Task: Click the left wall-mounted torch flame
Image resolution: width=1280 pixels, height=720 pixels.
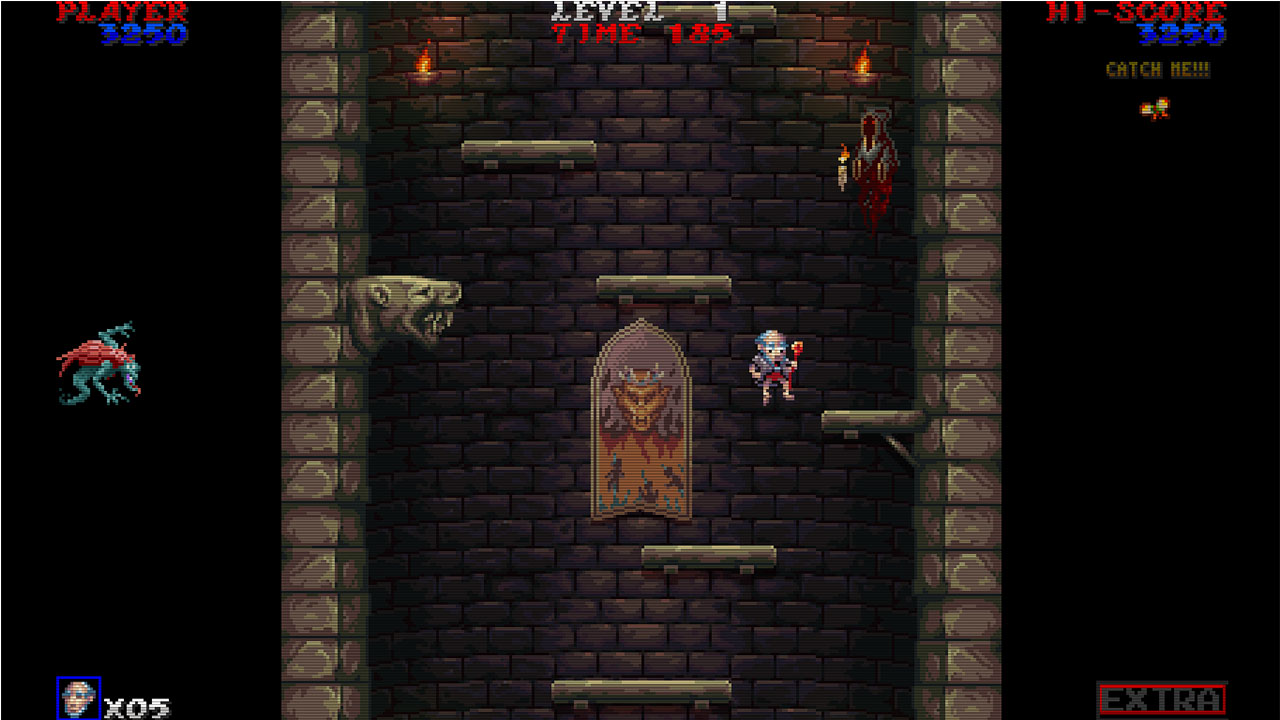Action: coord(425,62)
